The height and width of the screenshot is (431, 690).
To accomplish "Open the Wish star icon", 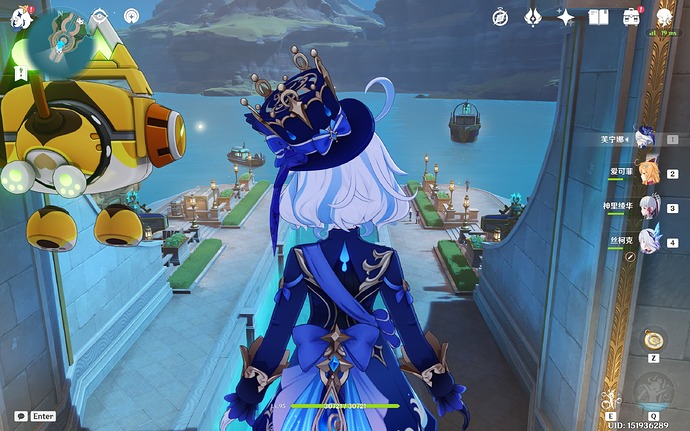I will [565, 17].
